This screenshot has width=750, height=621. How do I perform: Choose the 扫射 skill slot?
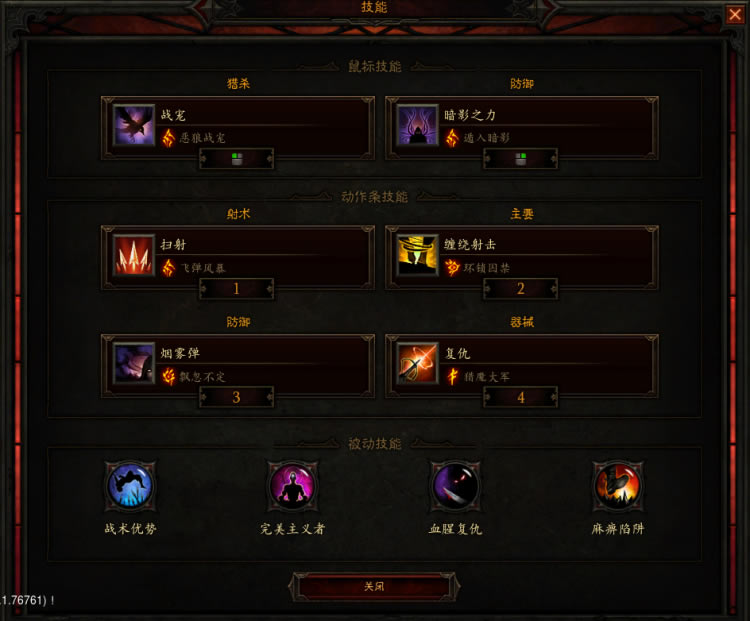pyautogui.click(x=238, y=254)
